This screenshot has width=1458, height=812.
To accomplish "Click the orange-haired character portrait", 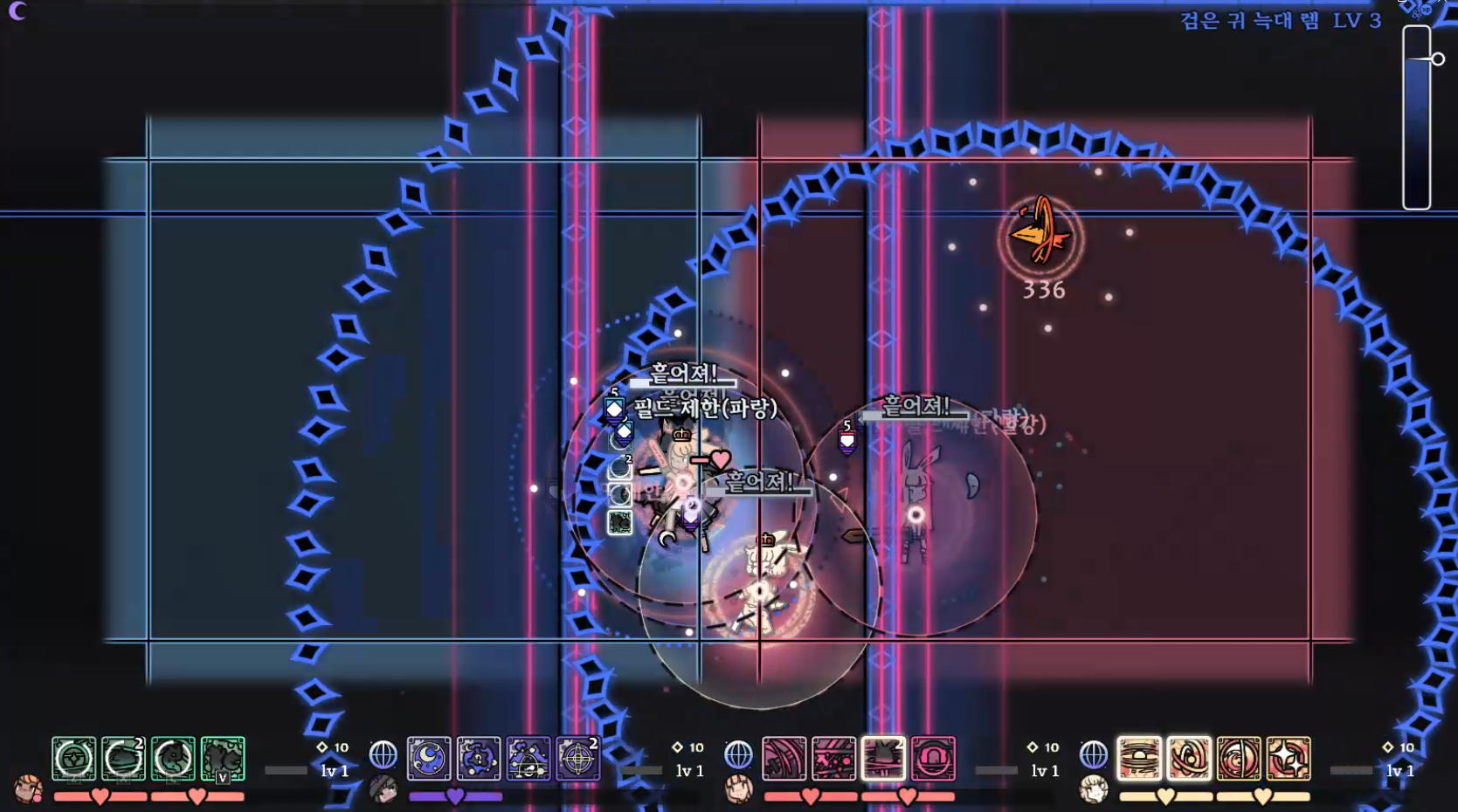I will coord(28,788).
